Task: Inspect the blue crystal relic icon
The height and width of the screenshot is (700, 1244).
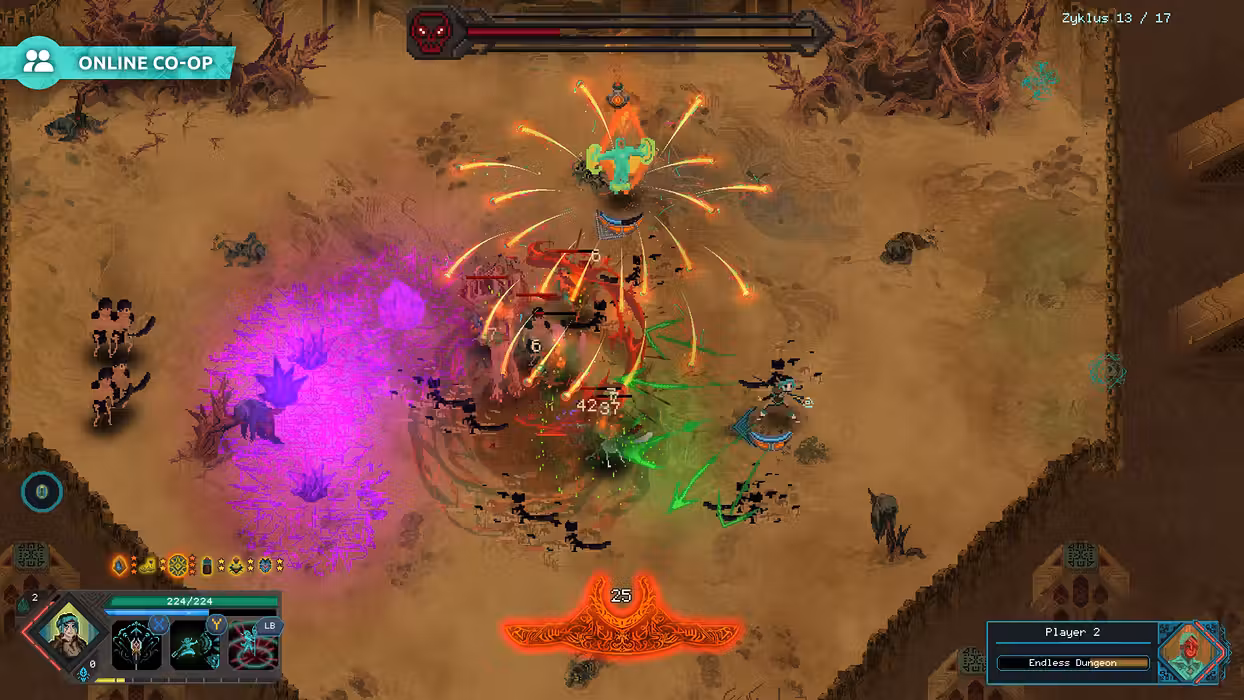Action: click(x=120, y=566)
